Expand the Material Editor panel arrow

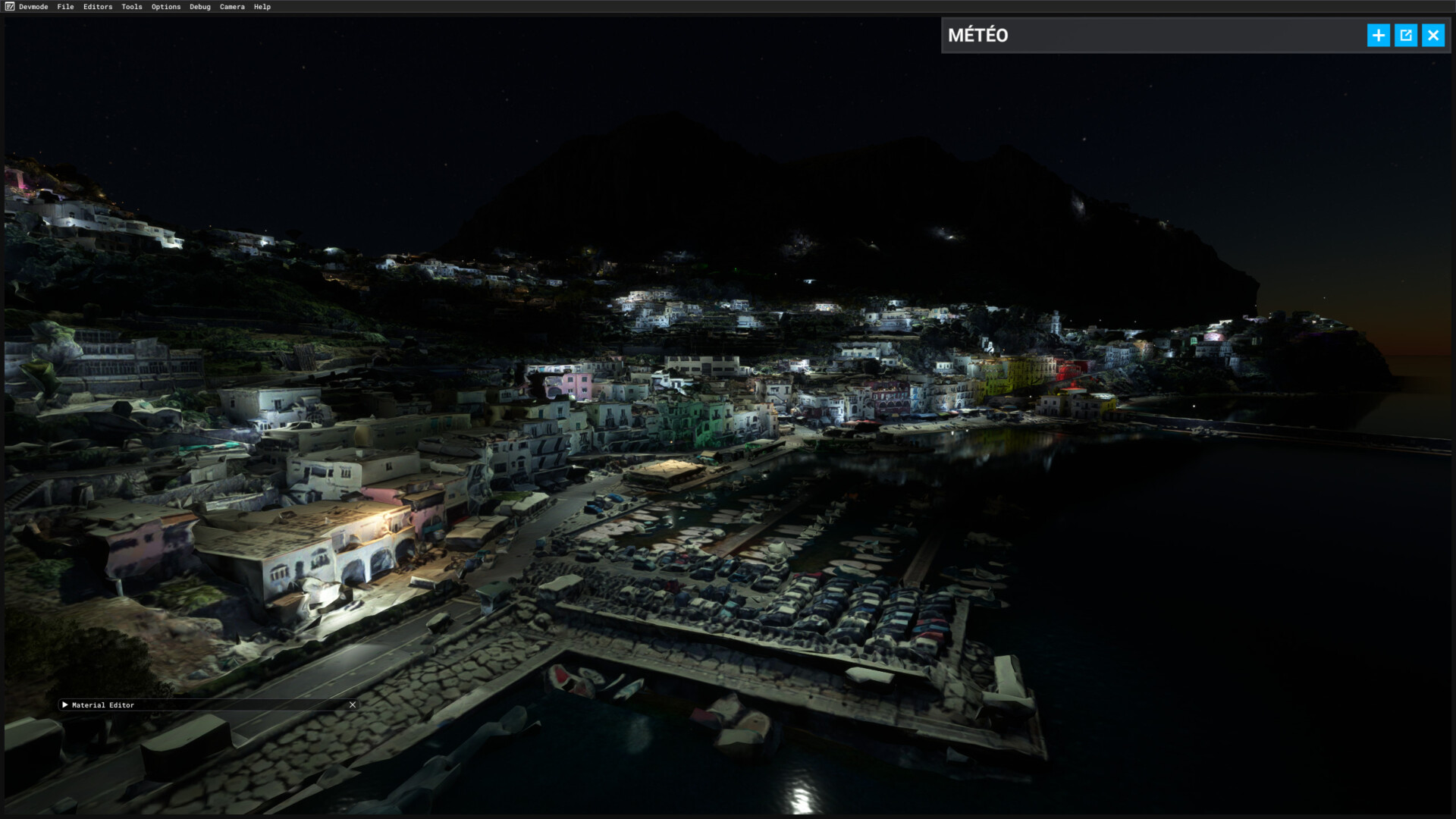[x=65, y=705]
